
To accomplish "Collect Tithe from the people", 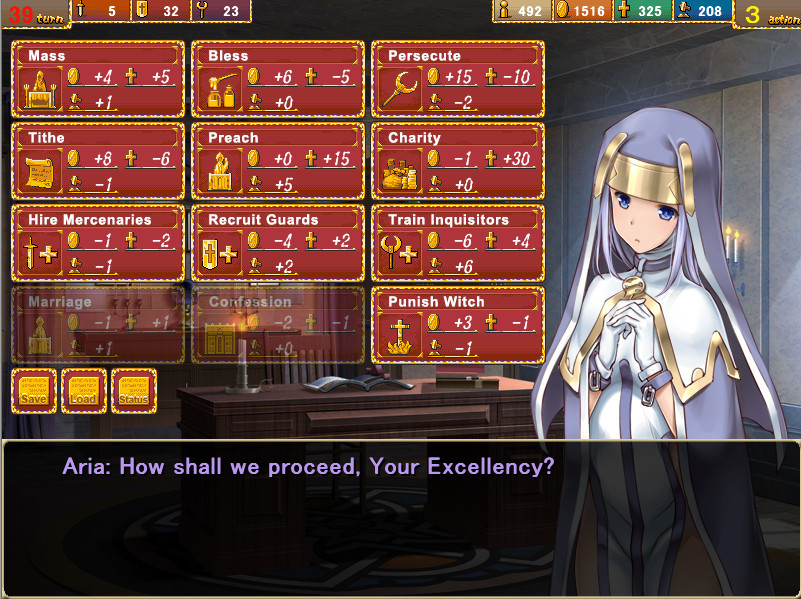I will (x=98, y=161).
